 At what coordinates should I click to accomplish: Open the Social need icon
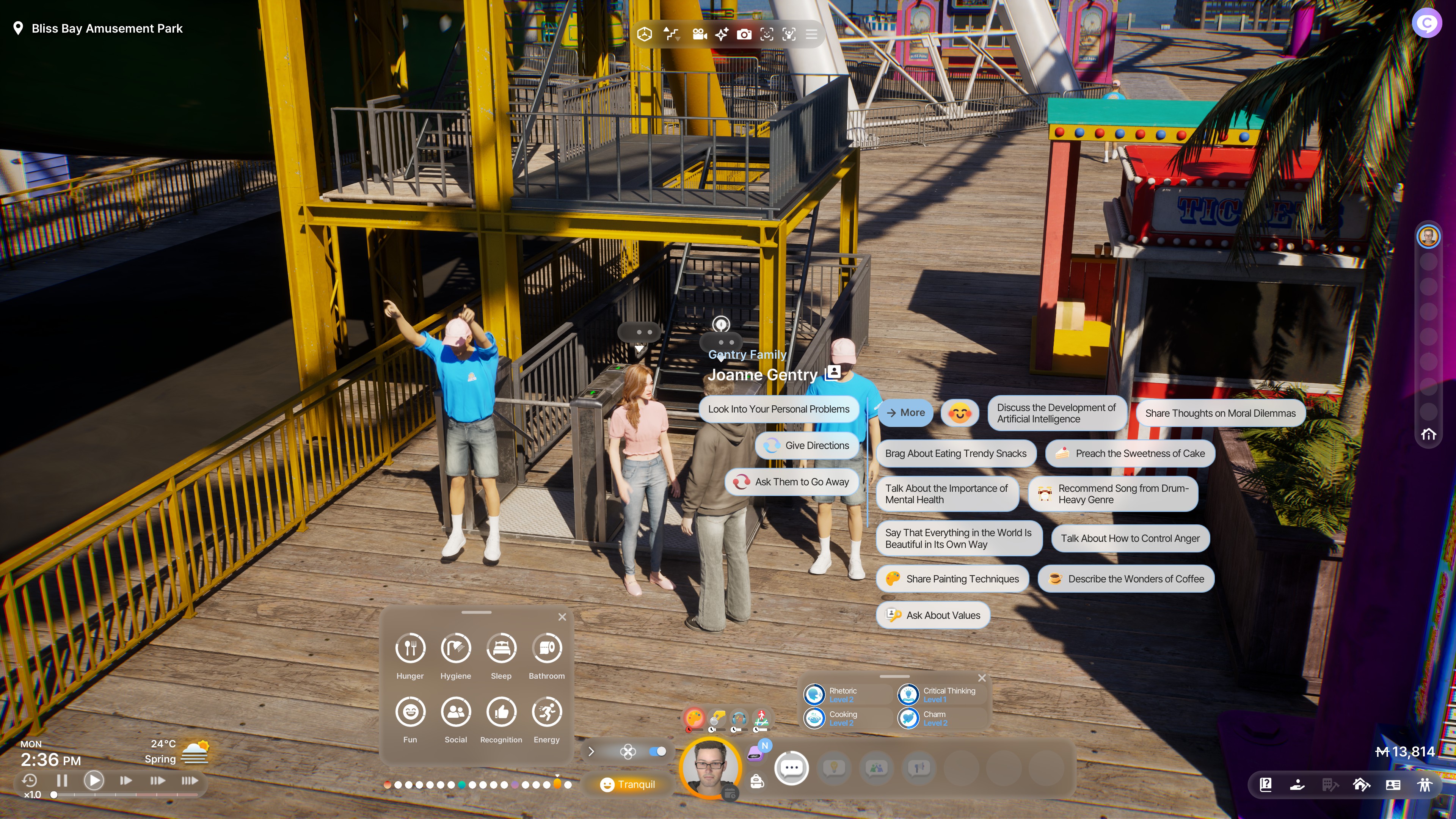[x=455, y=712]
